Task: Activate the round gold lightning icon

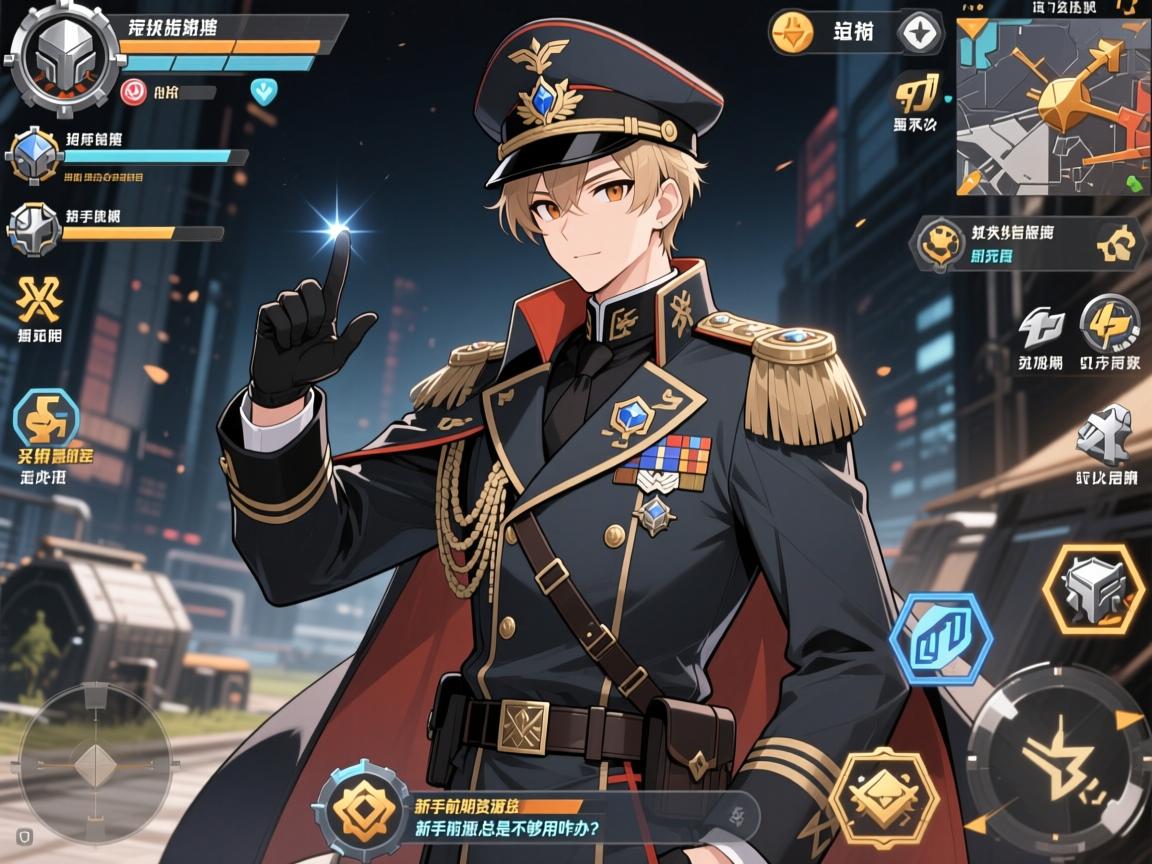Action: tap(1109, 324)
